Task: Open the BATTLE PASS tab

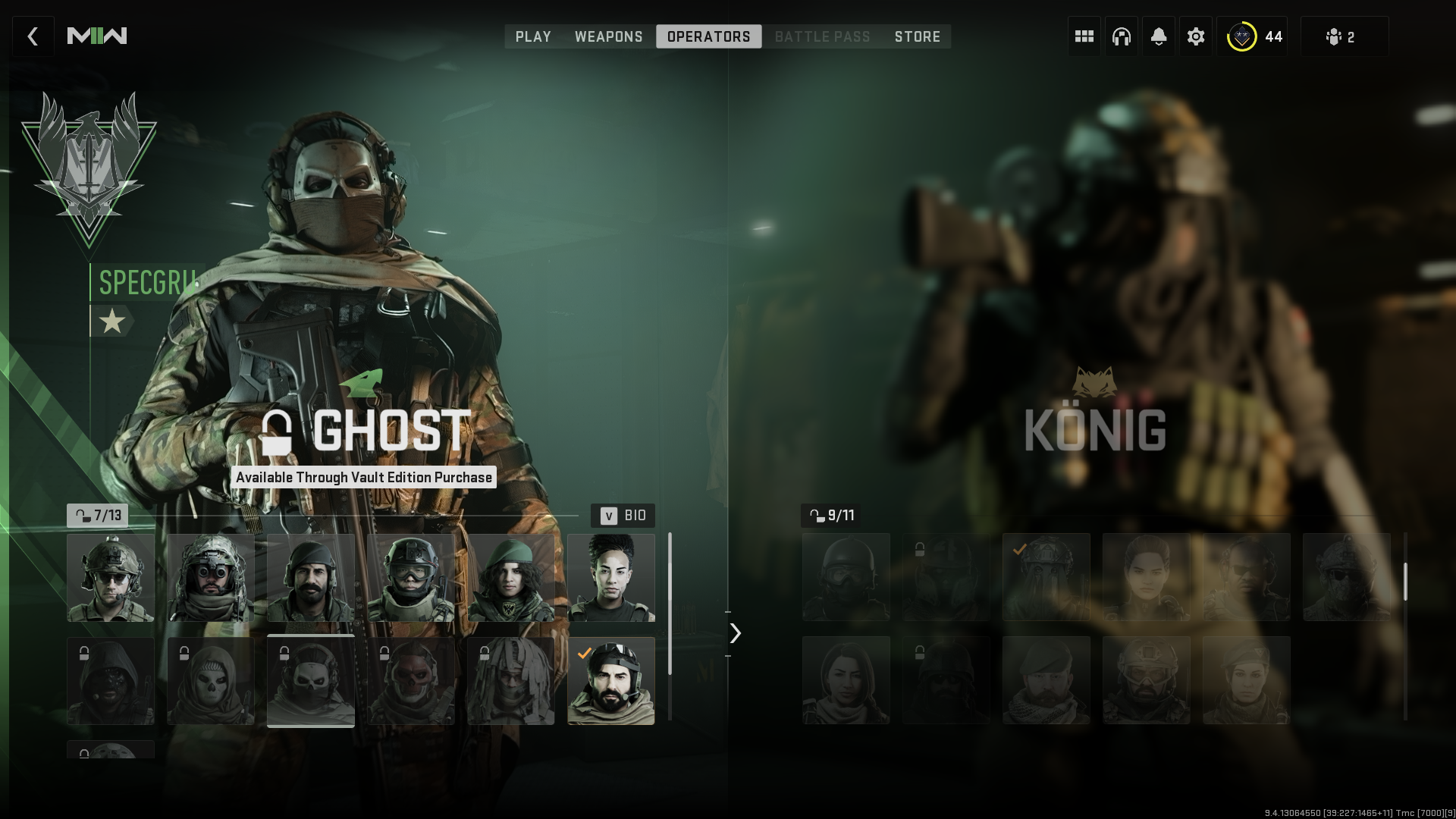Action: [x=822, y=36]
